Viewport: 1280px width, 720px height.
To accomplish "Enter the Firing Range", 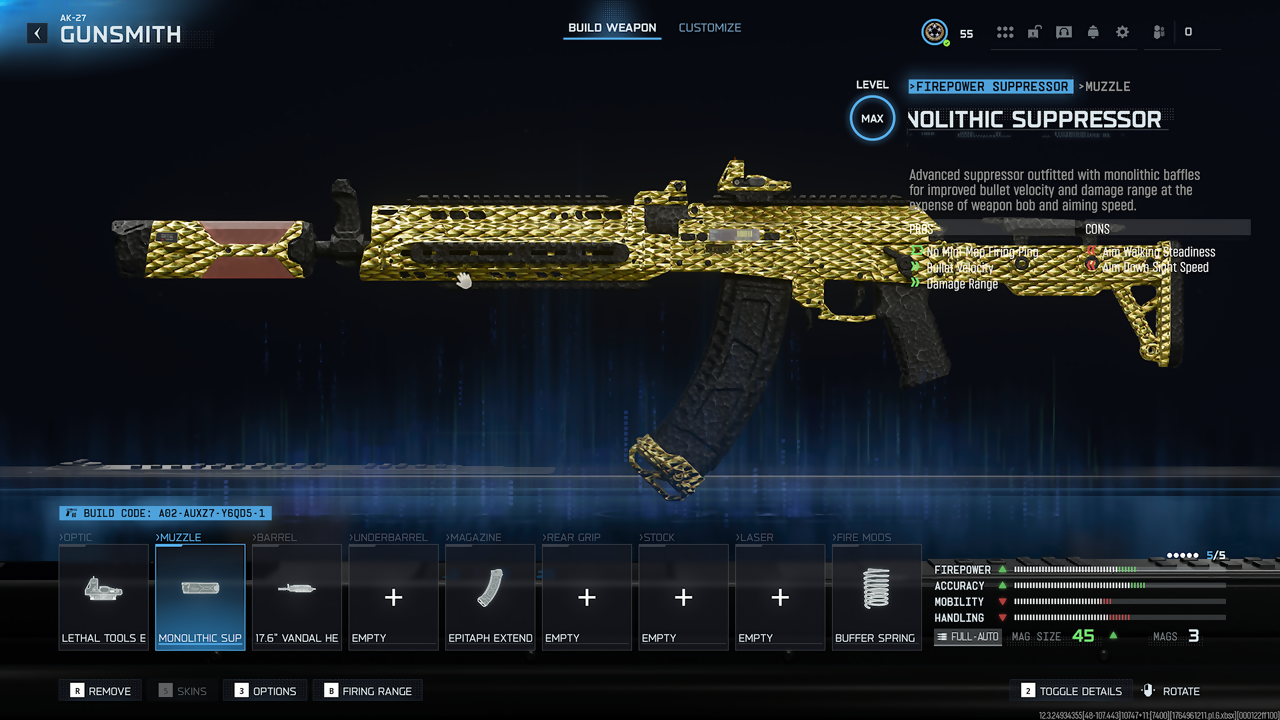I will coord(368,691).
